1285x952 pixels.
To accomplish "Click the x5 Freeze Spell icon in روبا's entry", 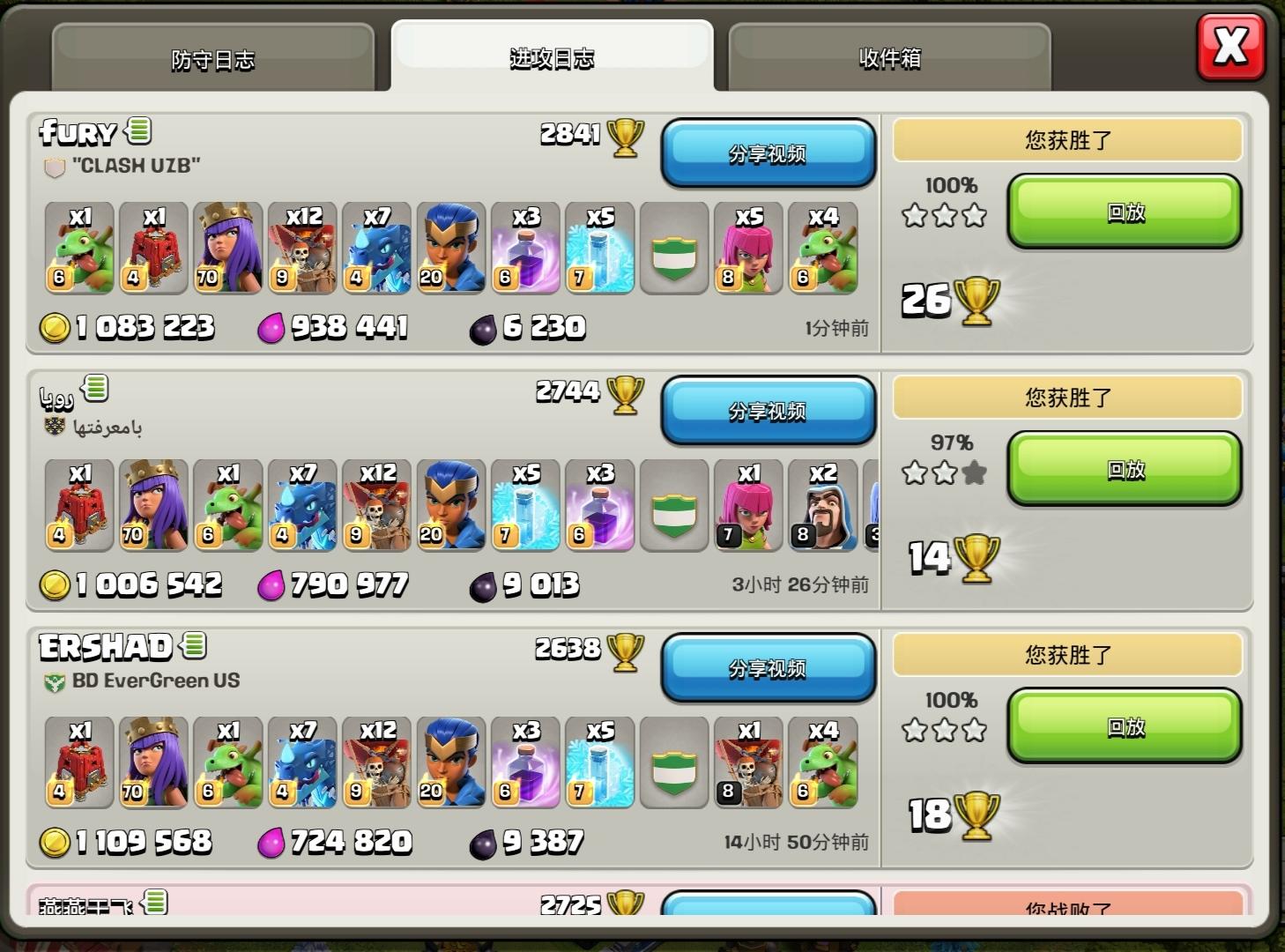I will tap(525, 507).
